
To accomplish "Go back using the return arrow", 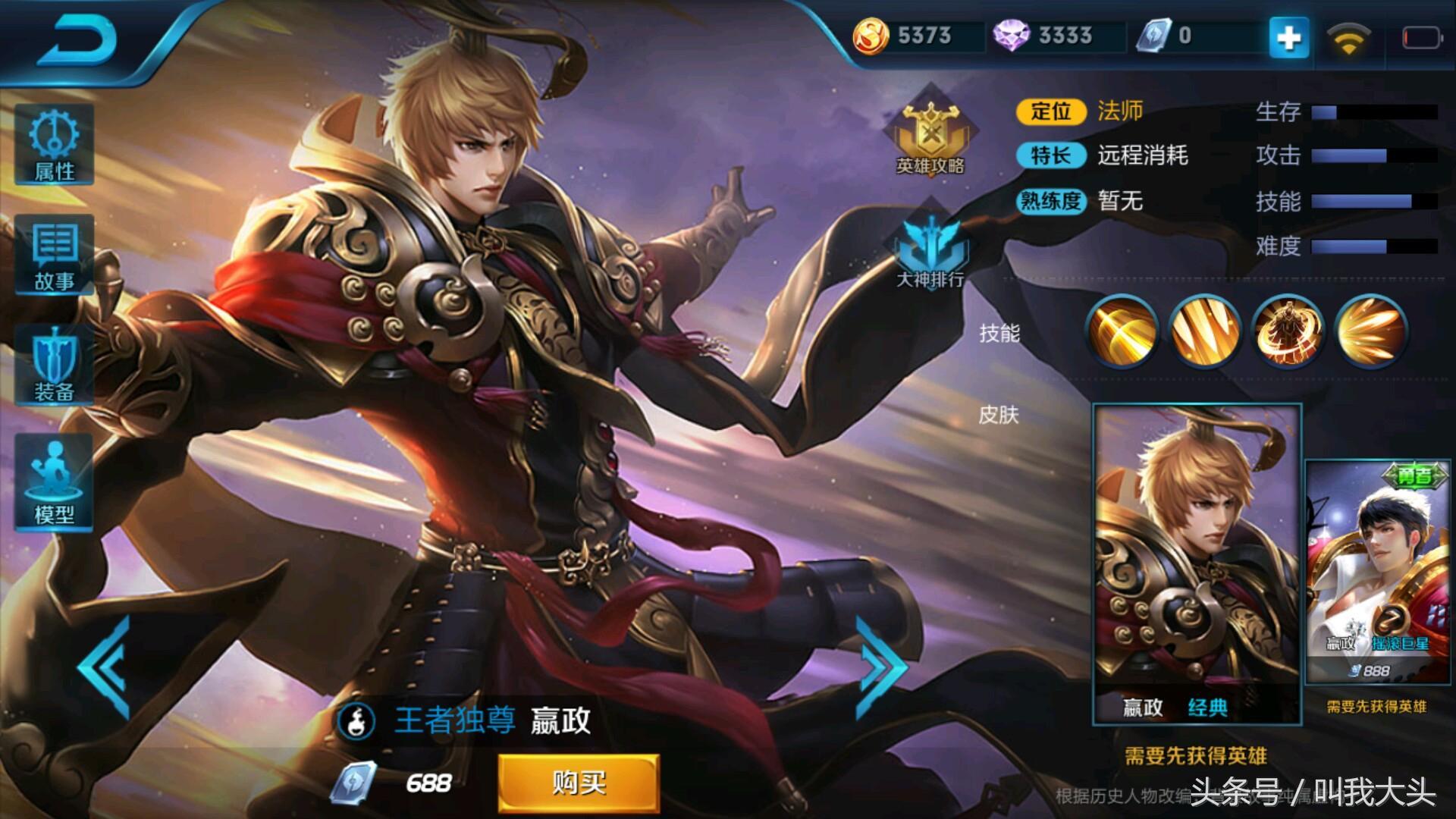I will coord(78,39).
